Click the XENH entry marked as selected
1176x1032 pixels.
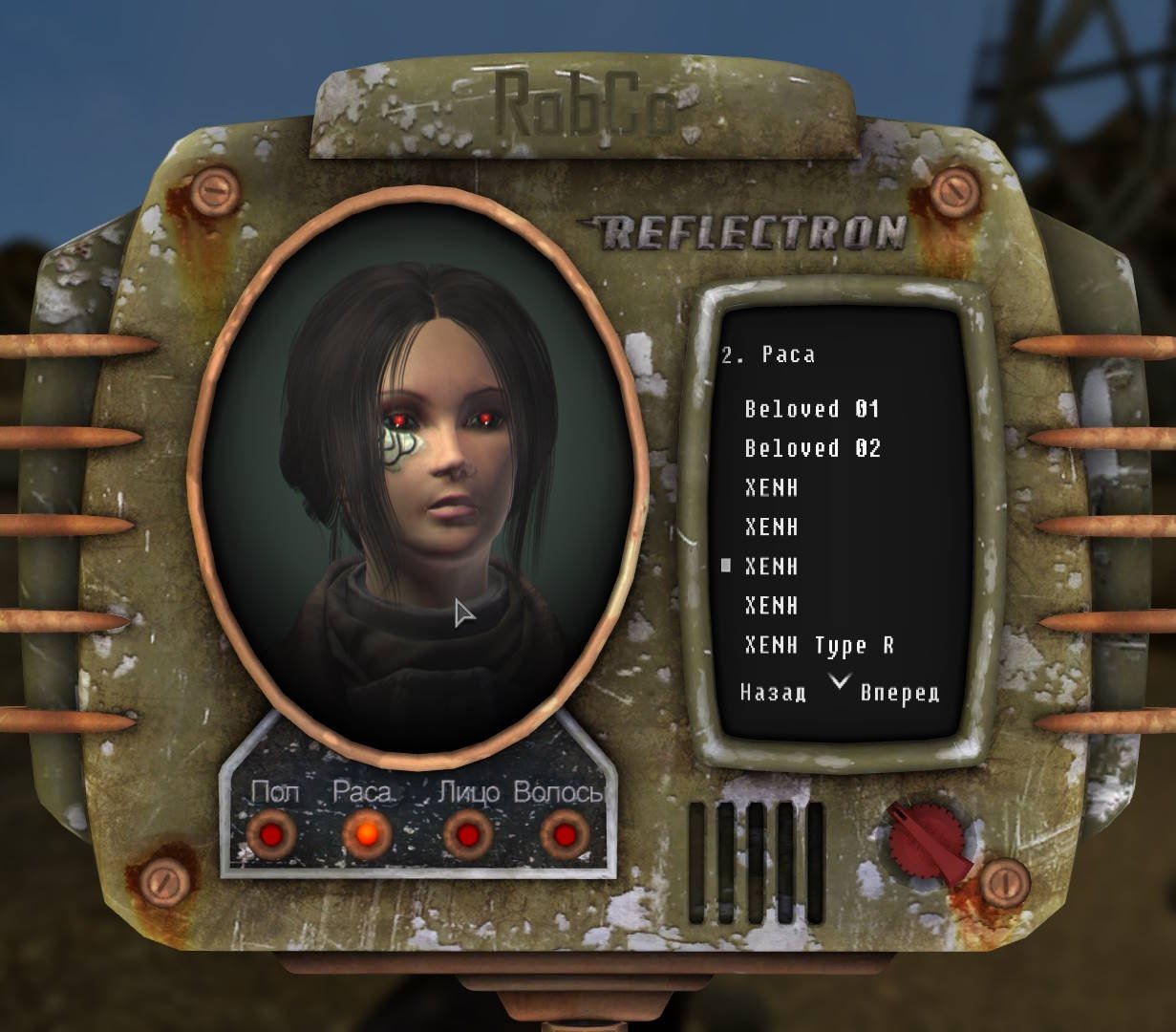pyautogui.click(x=771, y=567)
